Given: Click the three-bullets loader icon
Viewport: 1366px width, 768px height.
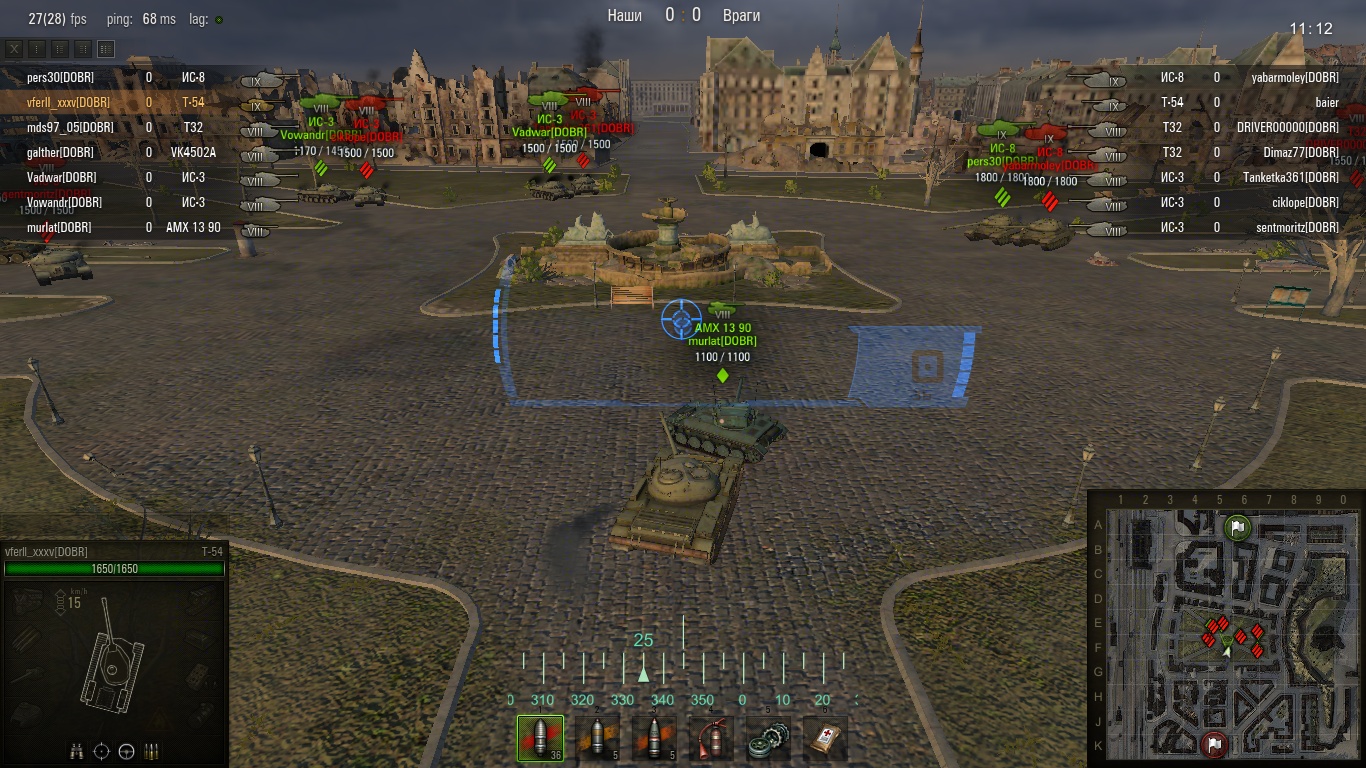Looking at the screenshot, I should pos(152,751).
